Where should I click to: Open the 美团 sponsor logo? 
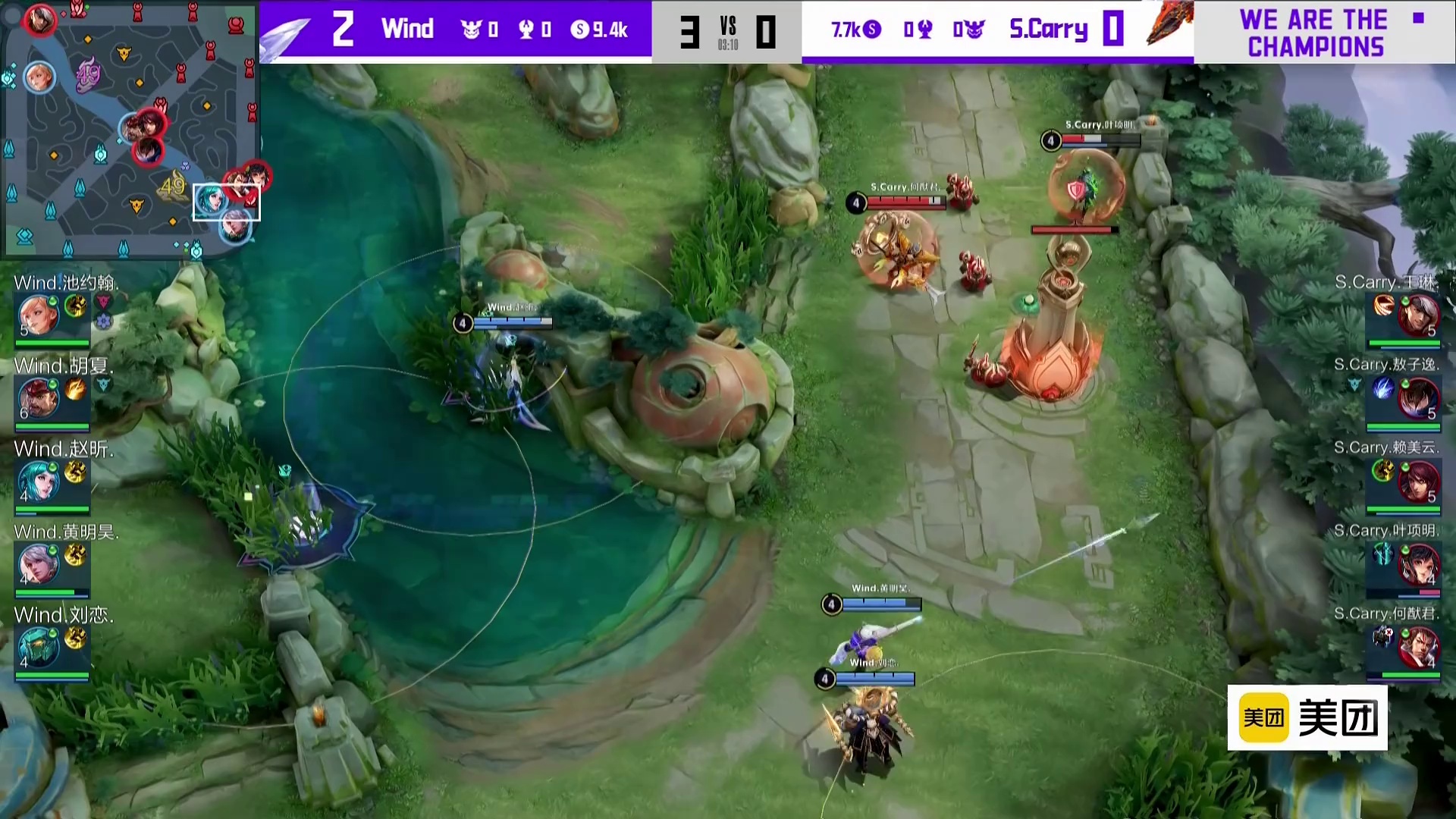pos(1307,717)
